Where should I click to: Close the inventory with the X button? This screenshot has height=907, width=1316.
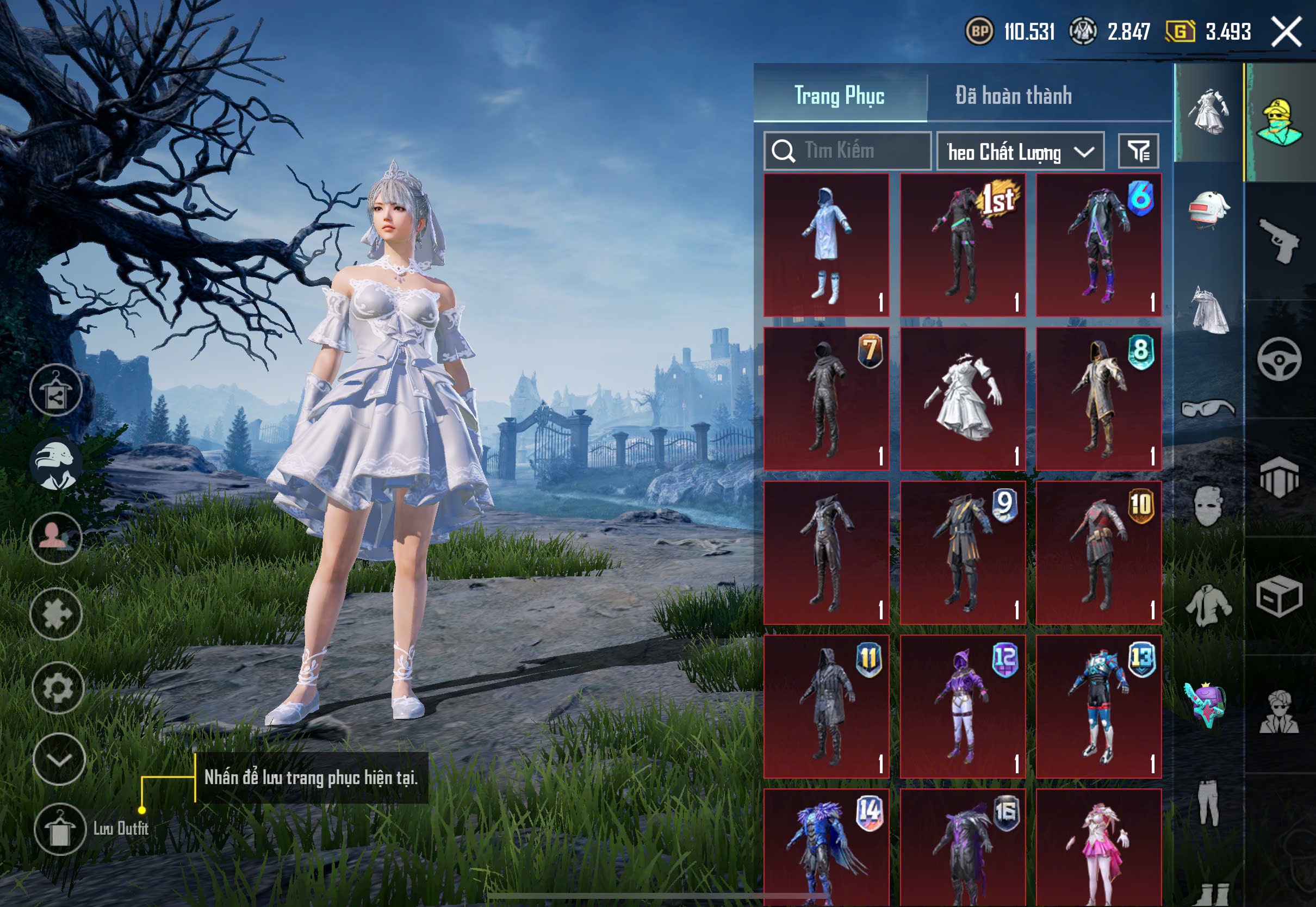pyautogui.click(x=1286, y=32)
